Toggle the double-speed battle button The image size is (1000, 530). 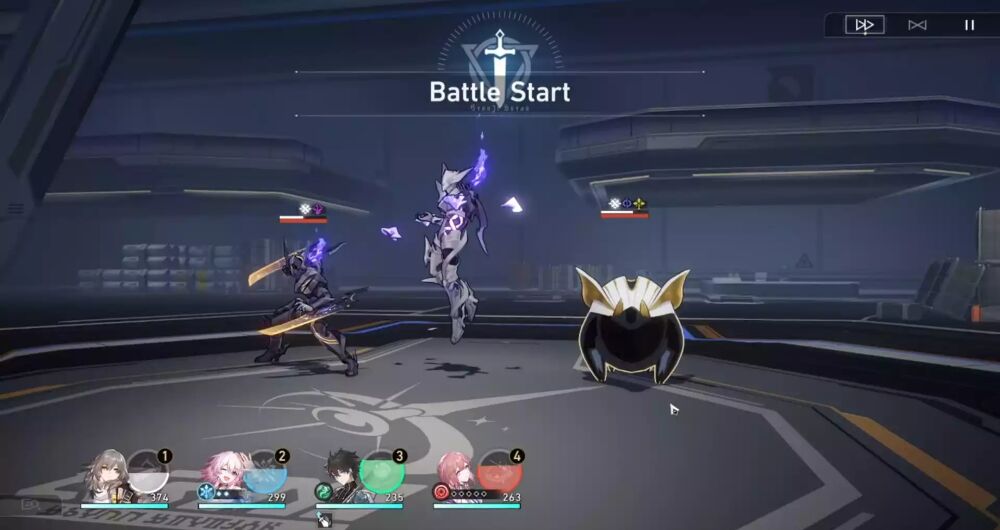(x=865, y=25)
